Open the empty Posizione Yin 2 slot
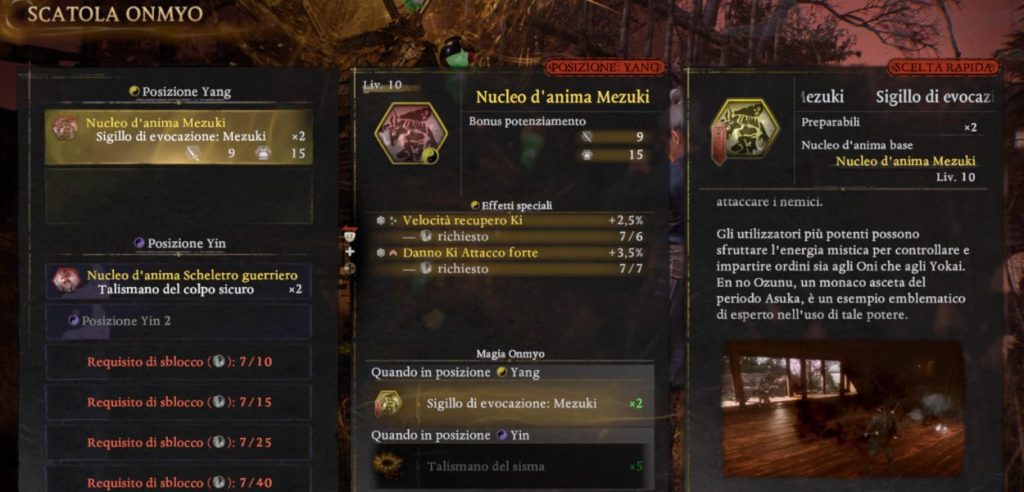This screenshot has width=1024, height=492. pyautogui.click(x=179, y=321)
